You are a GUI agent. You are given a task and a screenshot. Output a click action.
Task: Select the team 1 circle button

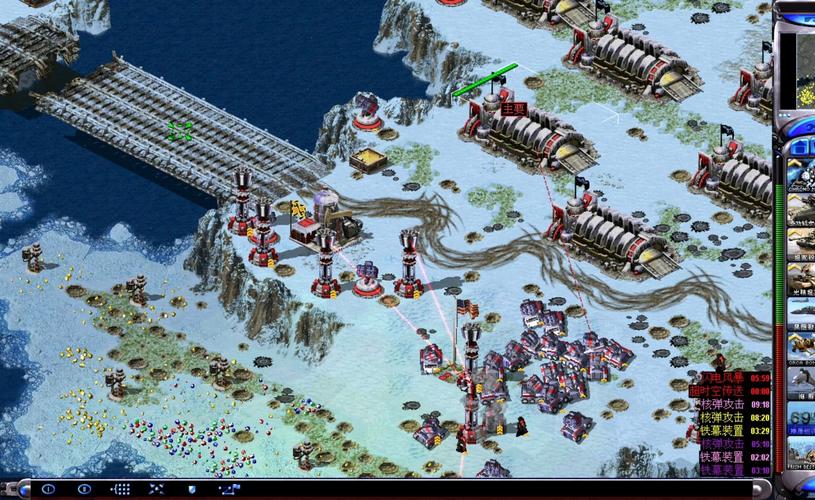coord(48,489)
